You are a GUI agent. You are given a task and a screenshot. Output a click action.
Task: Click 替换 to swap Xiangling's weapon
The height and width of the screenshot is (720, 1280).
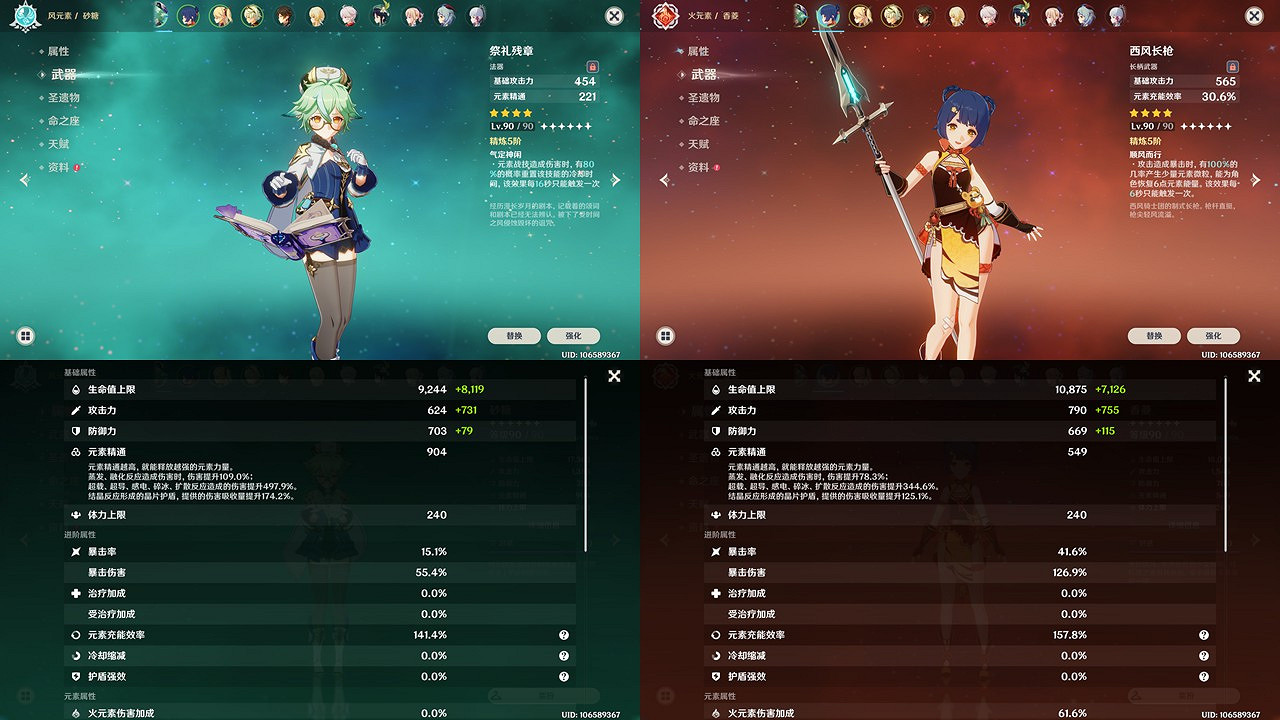(1154, 336)
